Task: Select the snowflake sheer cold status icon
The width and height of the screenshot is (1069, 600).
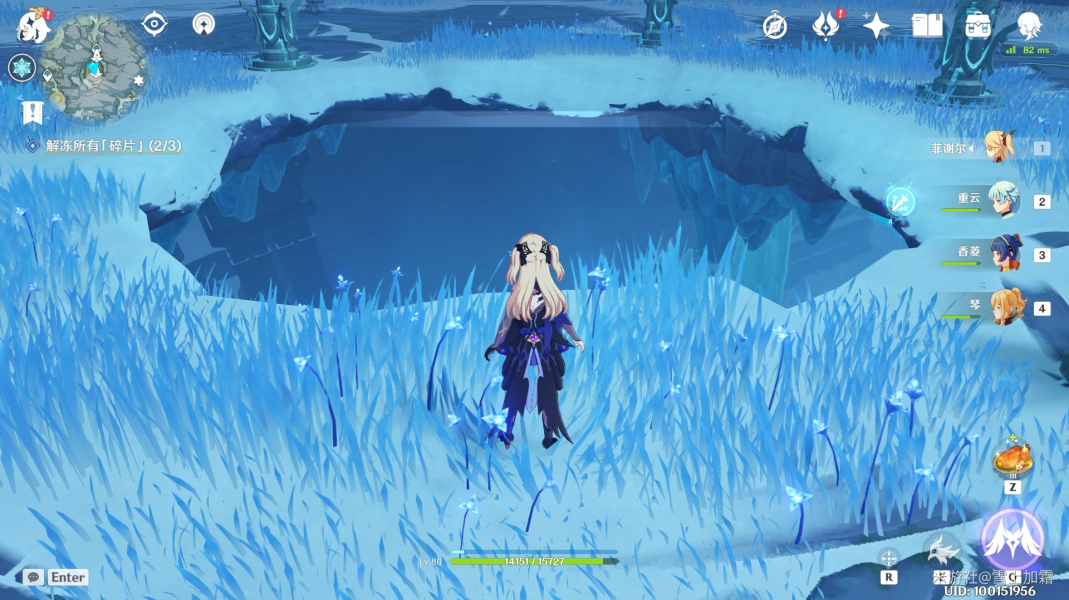Action: click(x=22, y=68)
